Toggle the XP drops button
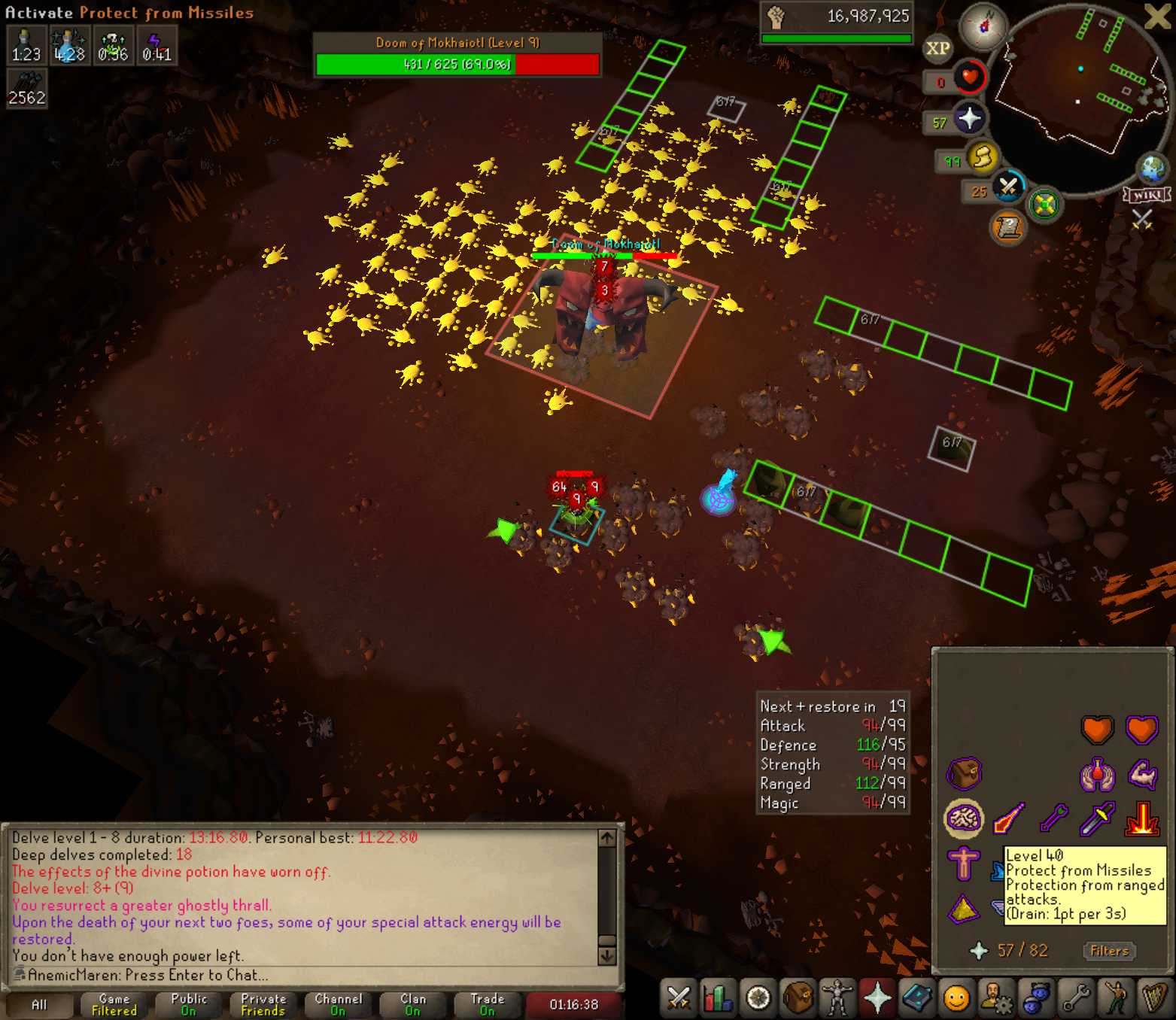Image resolution: width=1176 pixels, height=1020 pixels. [x=937, y=49]
